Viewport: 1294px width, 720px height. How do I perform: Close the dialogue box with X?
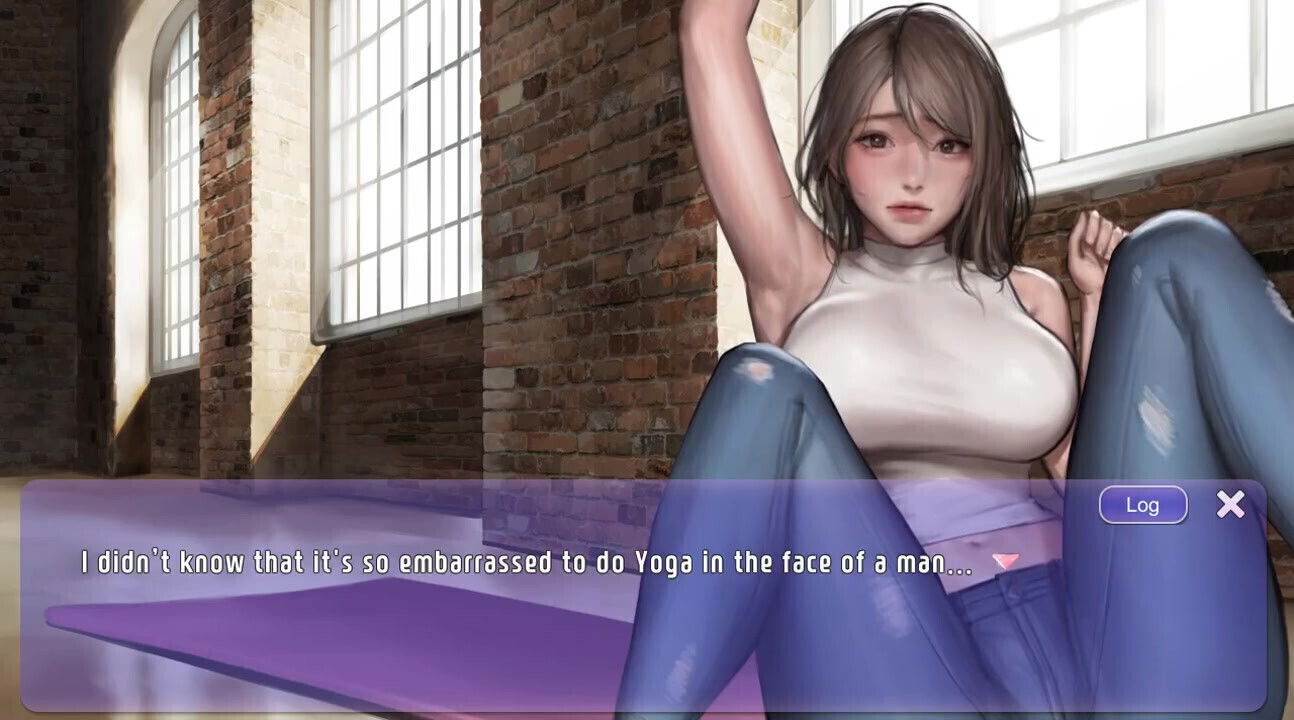(x=1230, y=504)
